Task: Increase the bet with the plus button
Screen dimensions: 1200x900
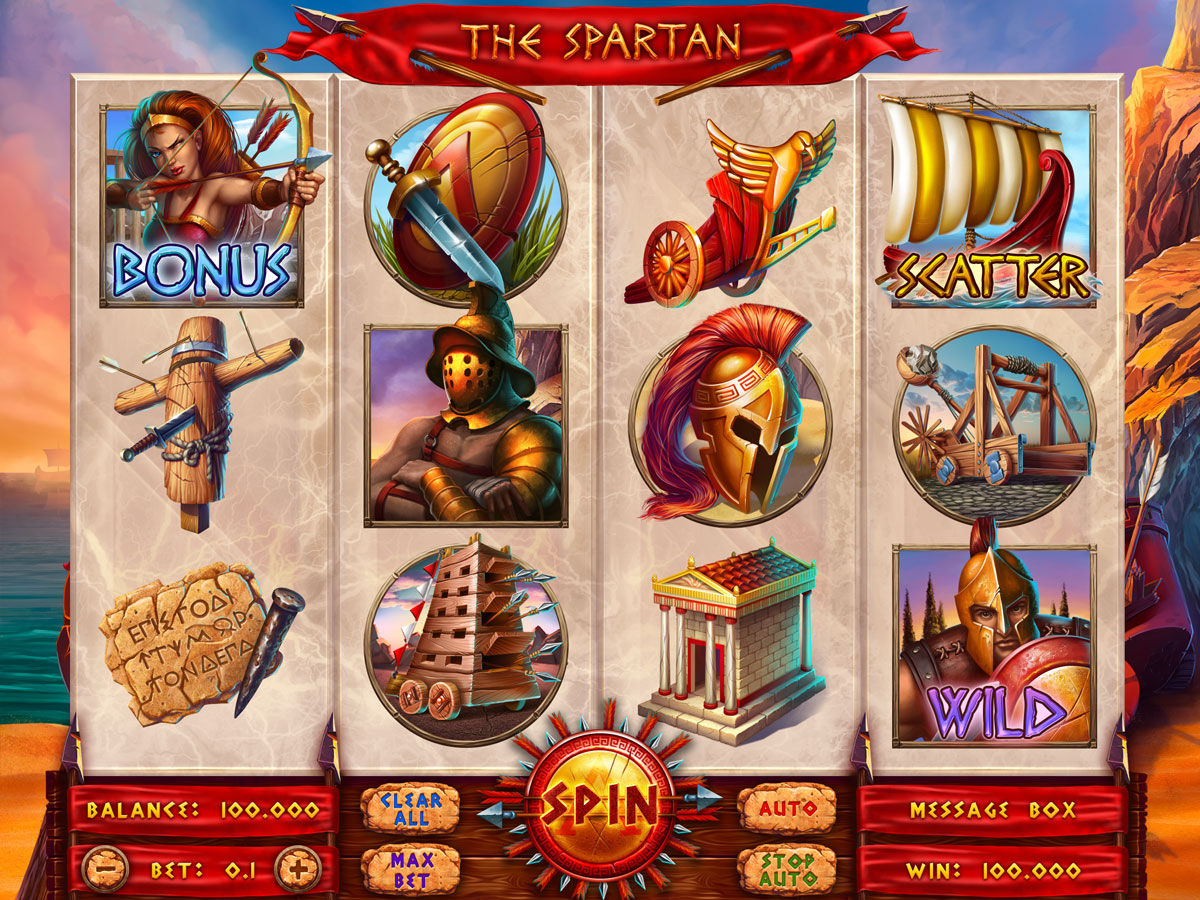Action: point(297,869)
